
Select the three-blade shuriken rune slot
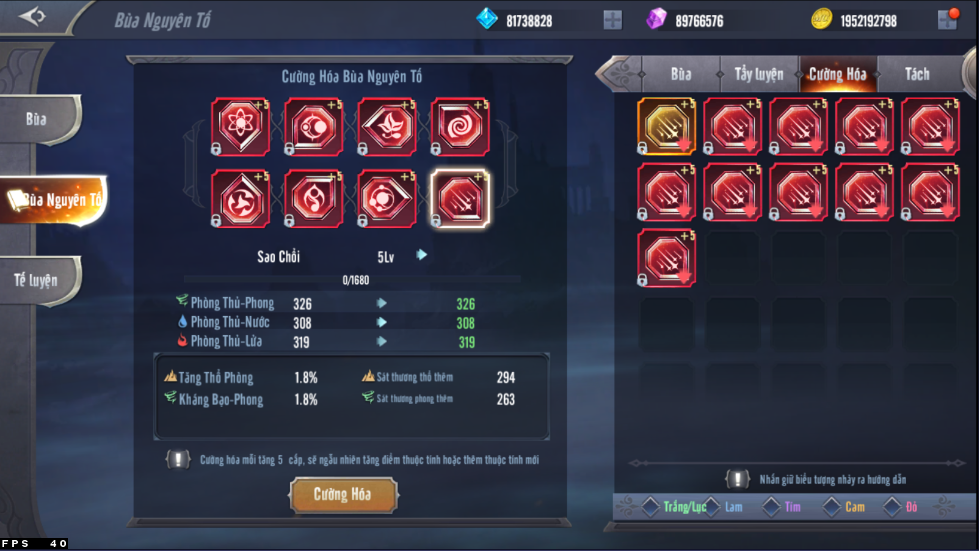(x=240, y=198)
